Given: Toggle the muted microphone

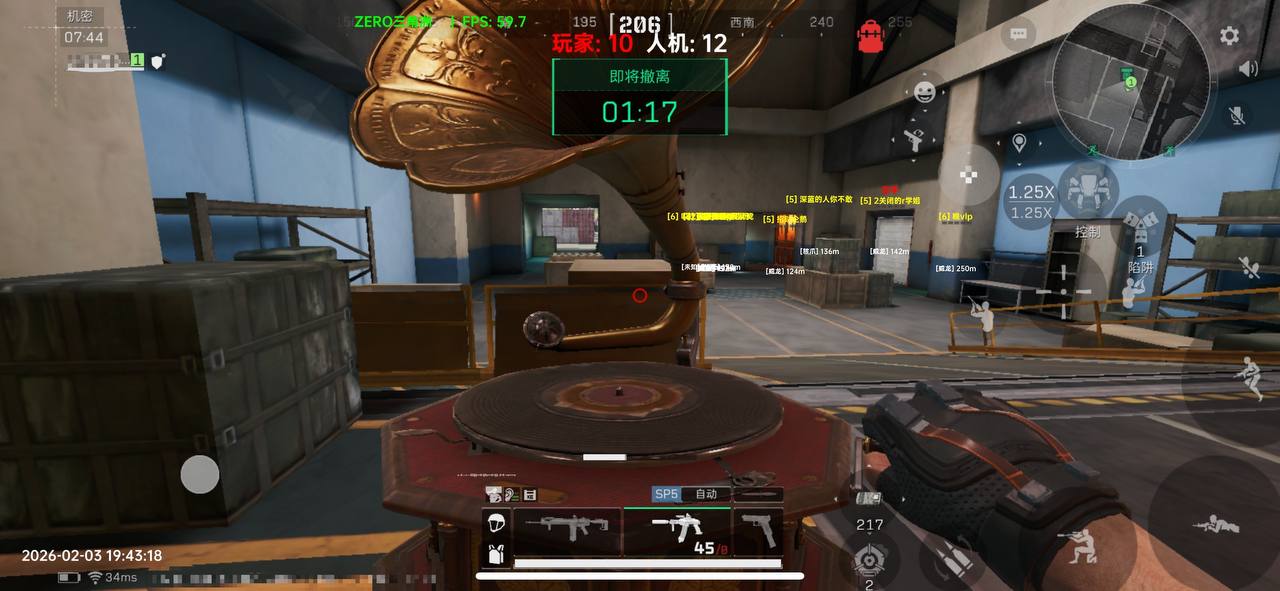Looking at the screenshot, I should point(1237,116).
